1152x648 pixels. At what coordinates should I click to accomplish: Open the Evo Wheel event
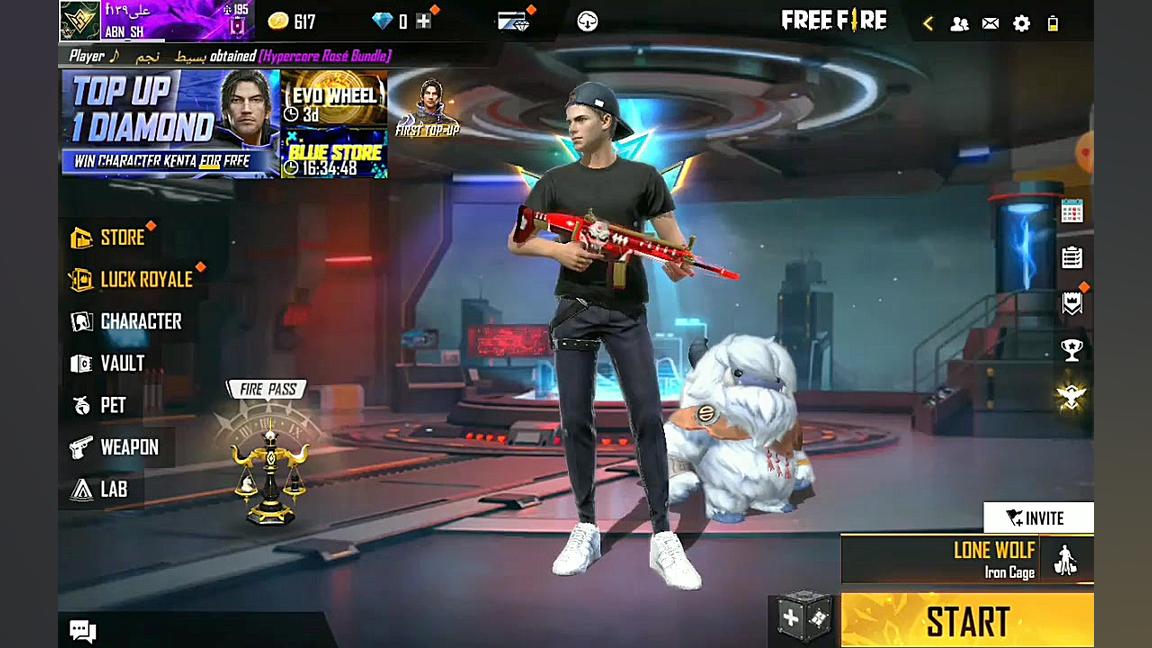pyautogui.click(x=334, y=98)
